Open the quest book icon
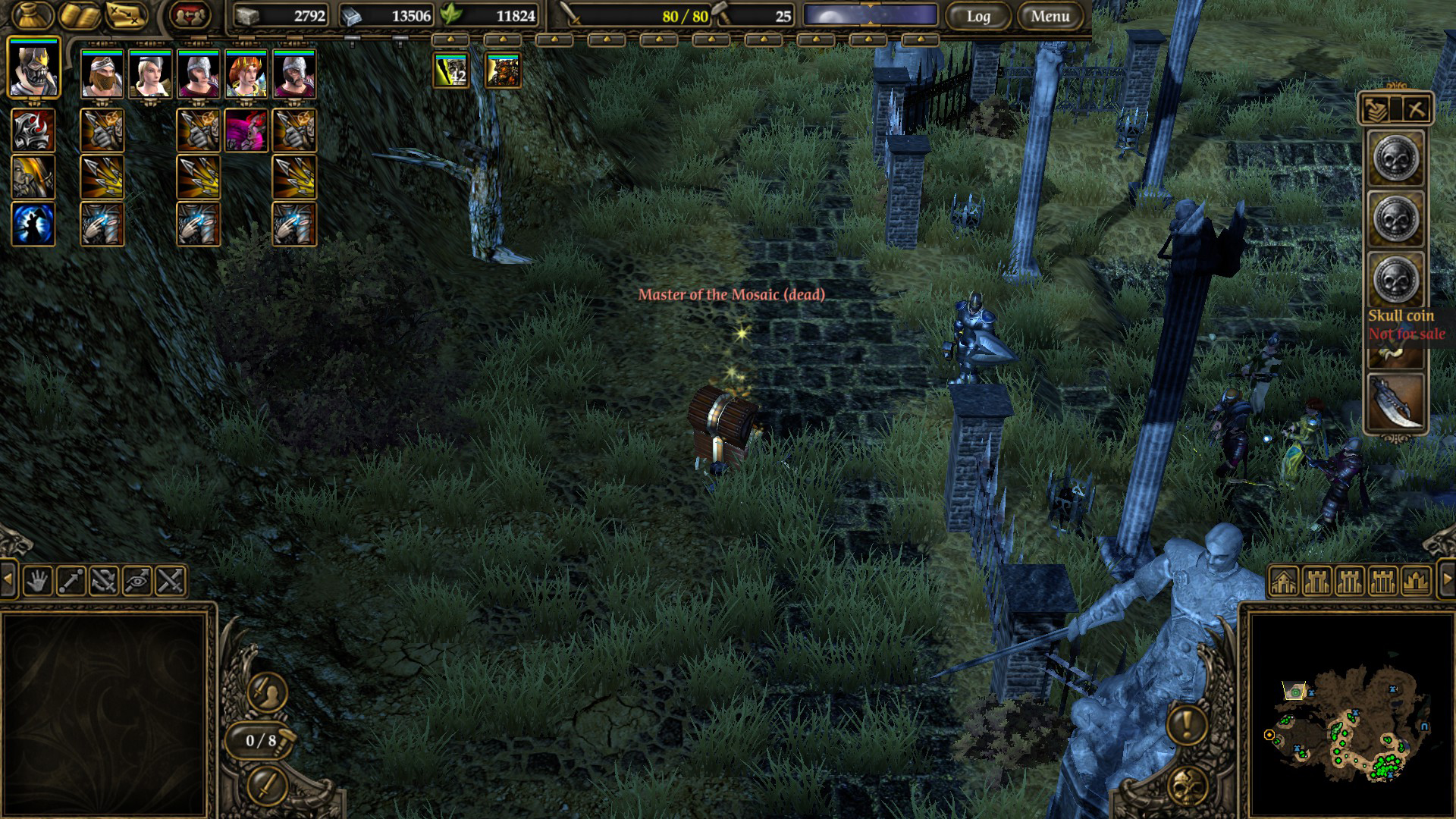 point(80,16)
